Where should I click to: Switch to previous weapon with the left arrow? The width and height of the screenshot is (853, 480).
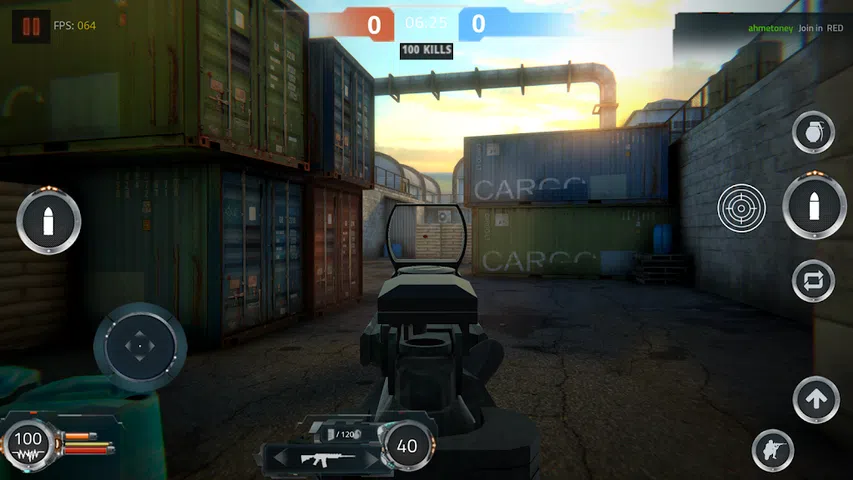tap(280, 458)
